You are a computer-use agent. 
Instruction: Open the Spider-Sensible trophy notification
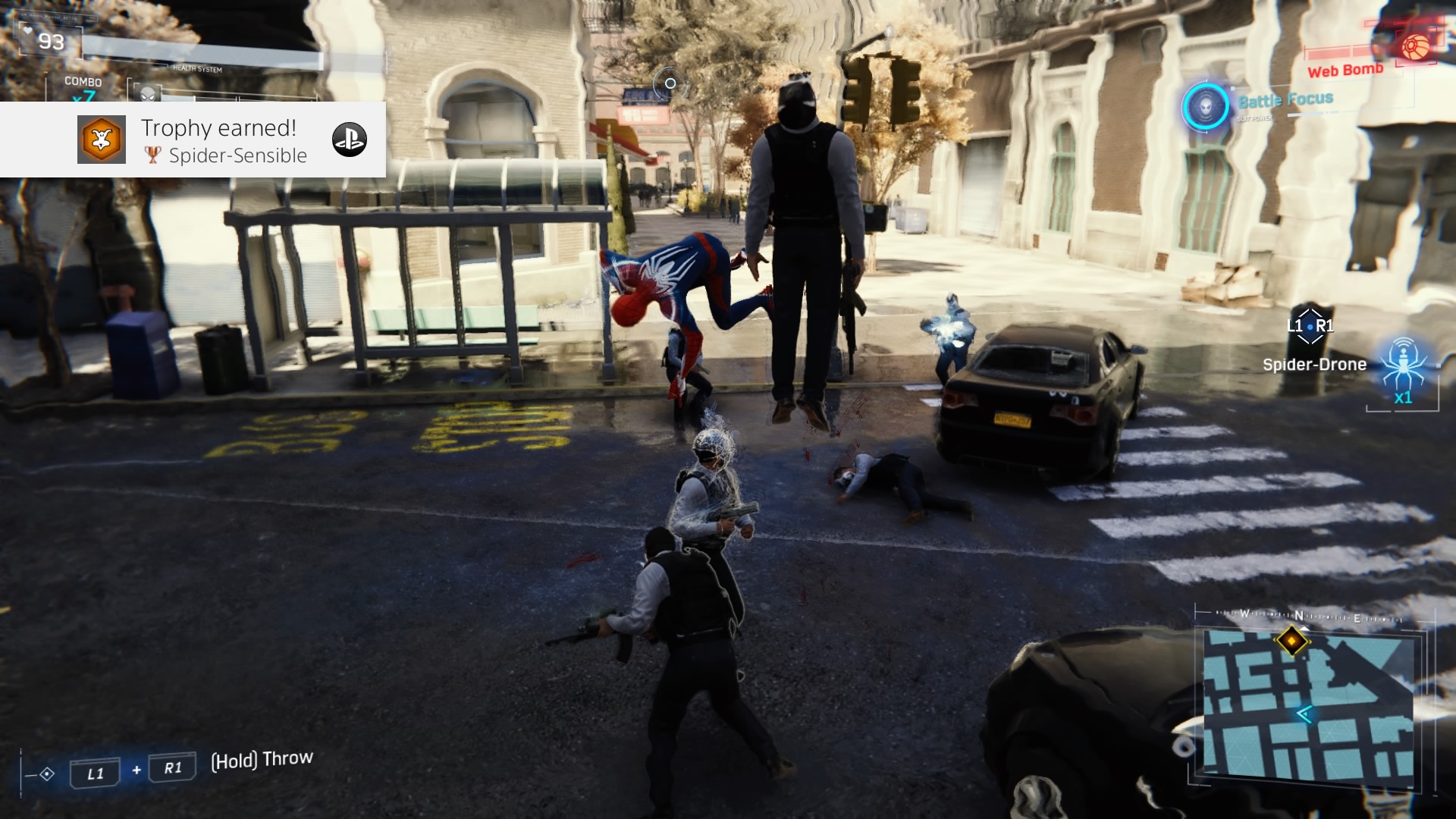click(x=224, y=141)
